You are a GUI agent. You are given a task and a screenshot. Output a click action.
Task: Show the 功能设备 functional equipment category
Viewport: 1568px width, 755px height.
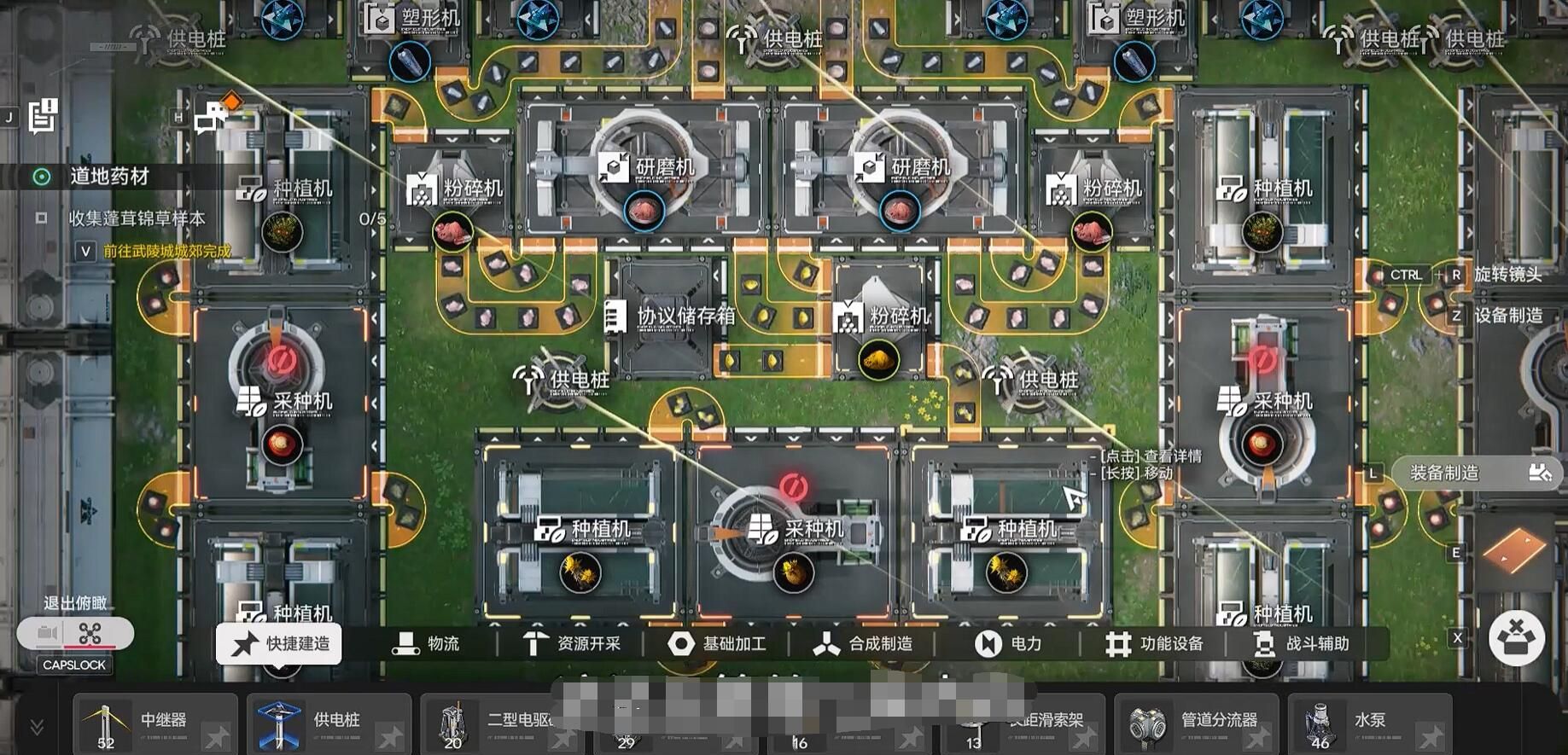click(1154, 644)
